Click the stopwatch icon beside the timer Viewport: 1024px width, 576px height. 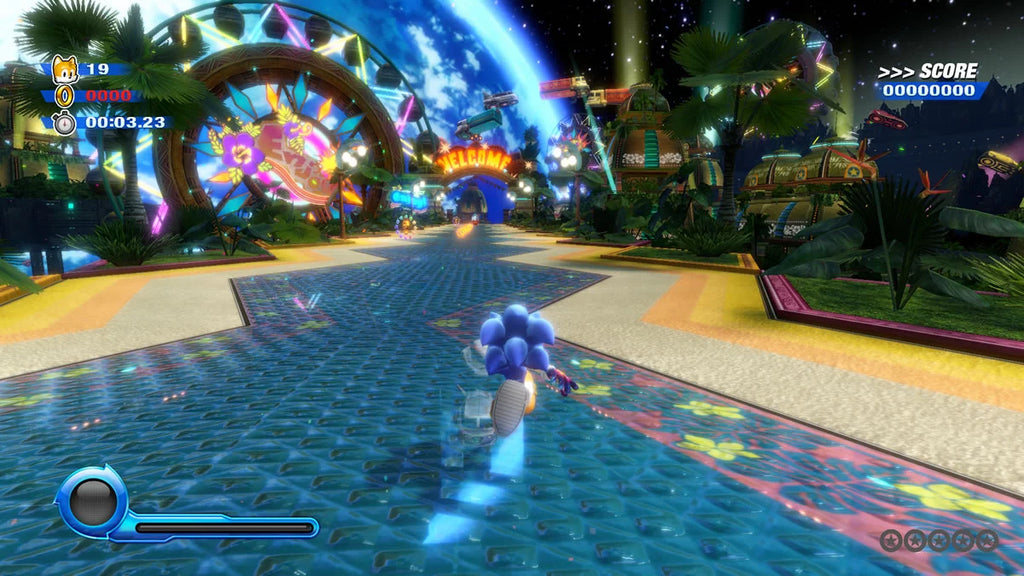coord(64,123)
